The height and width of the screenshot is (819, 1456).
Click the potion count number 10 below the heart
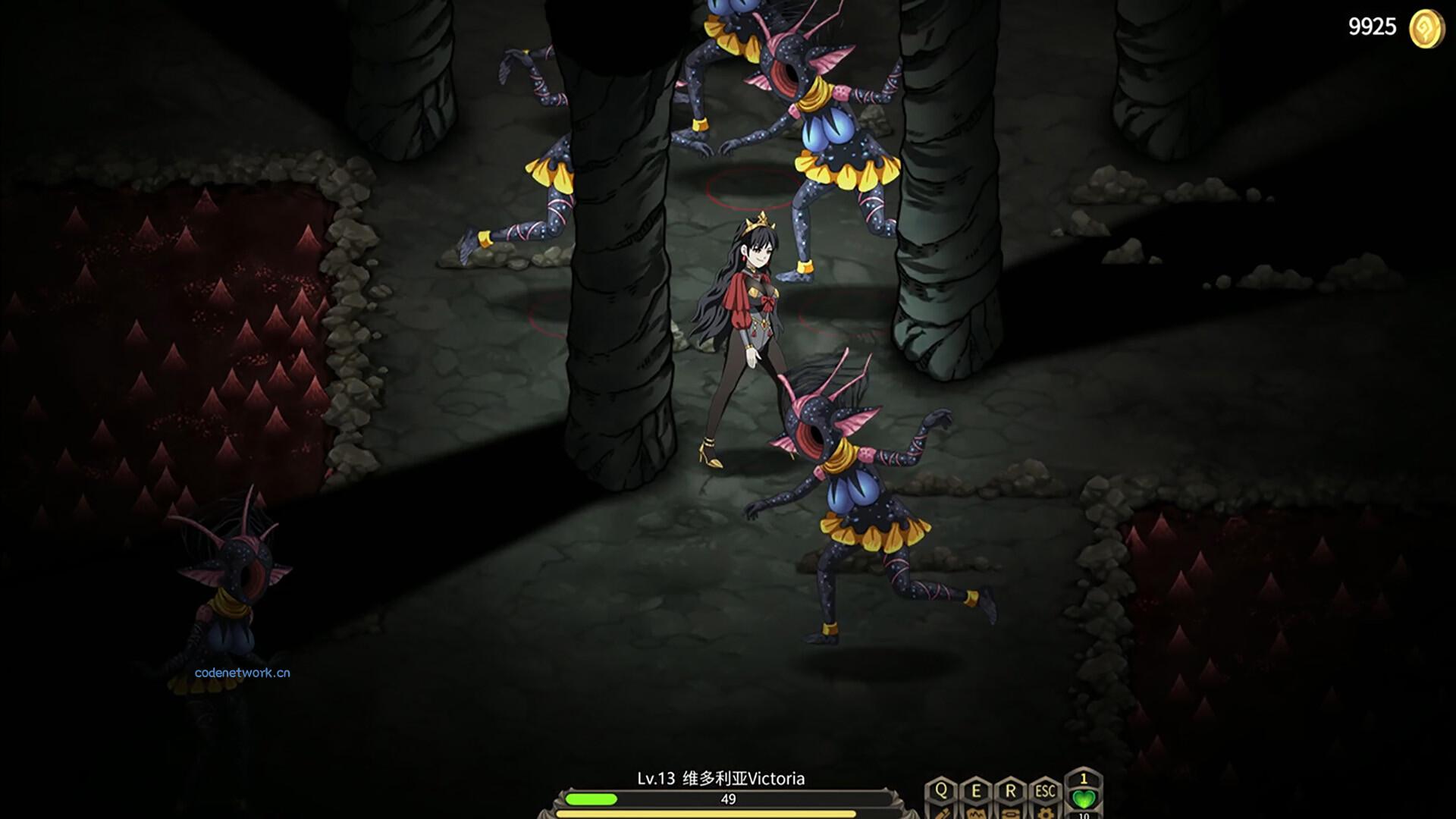[1084, 817]
